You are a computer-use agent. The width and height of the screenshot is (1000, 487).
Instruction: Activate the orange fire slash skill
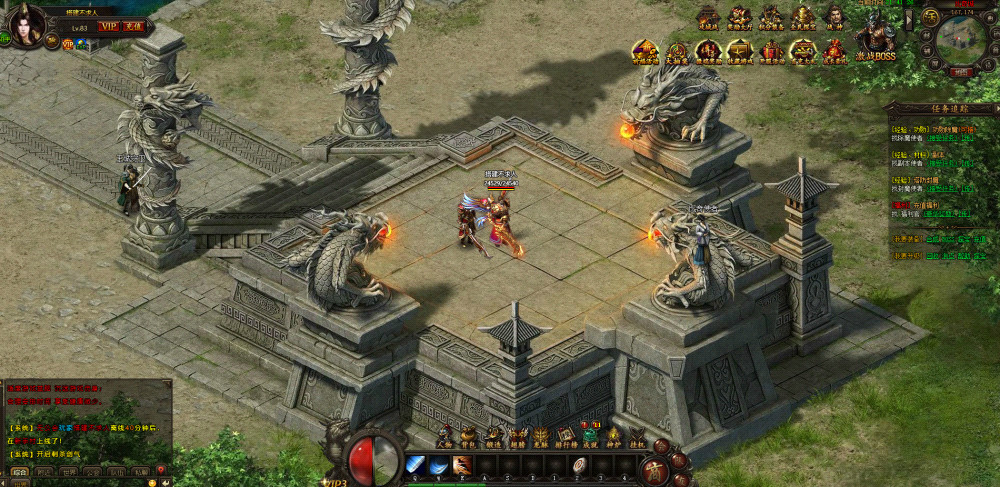pyautogui.click(x=462, y=465)
